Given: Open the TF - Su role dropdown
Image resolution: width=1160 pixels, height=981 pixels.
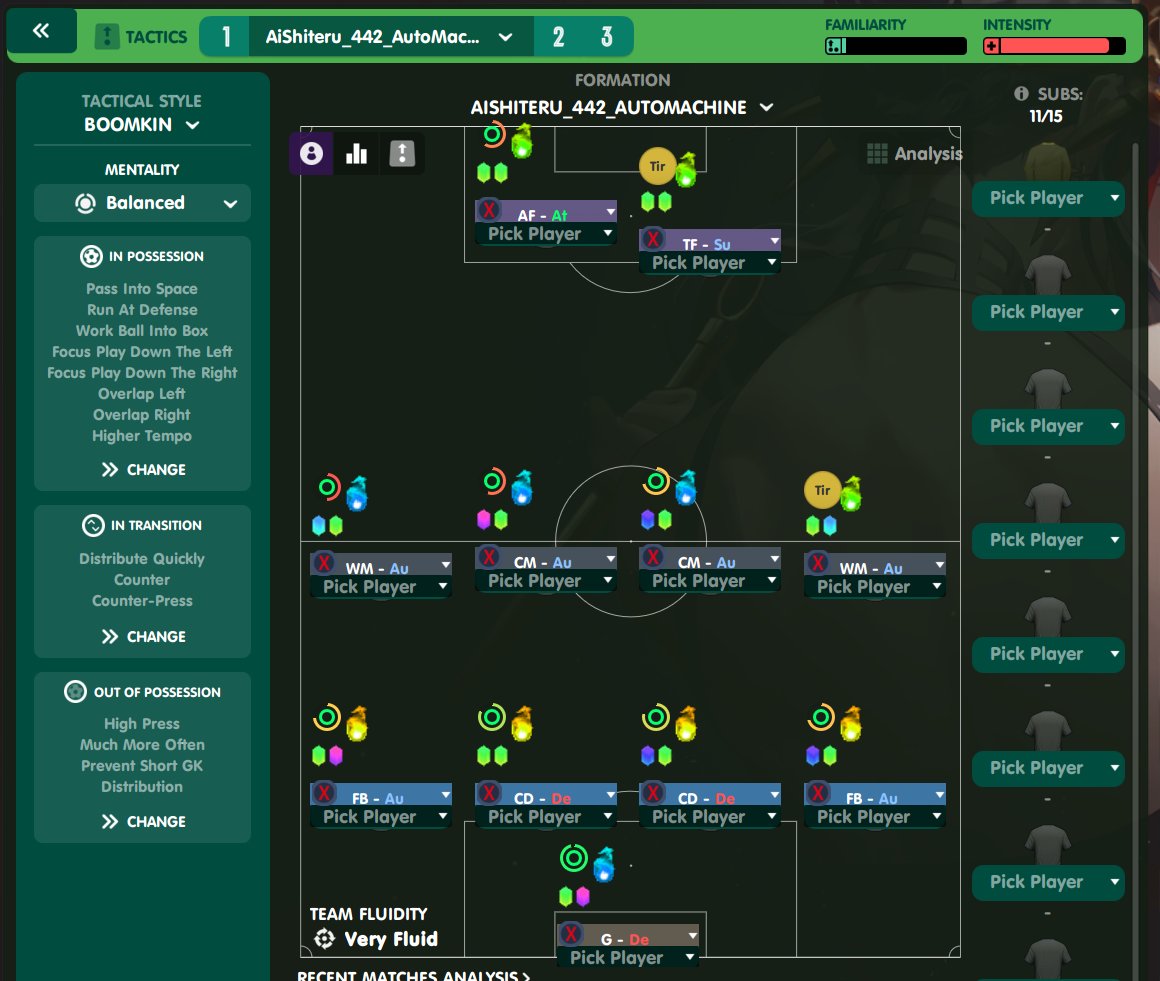Looking at the screenshot, I should [x=773, y=240].
